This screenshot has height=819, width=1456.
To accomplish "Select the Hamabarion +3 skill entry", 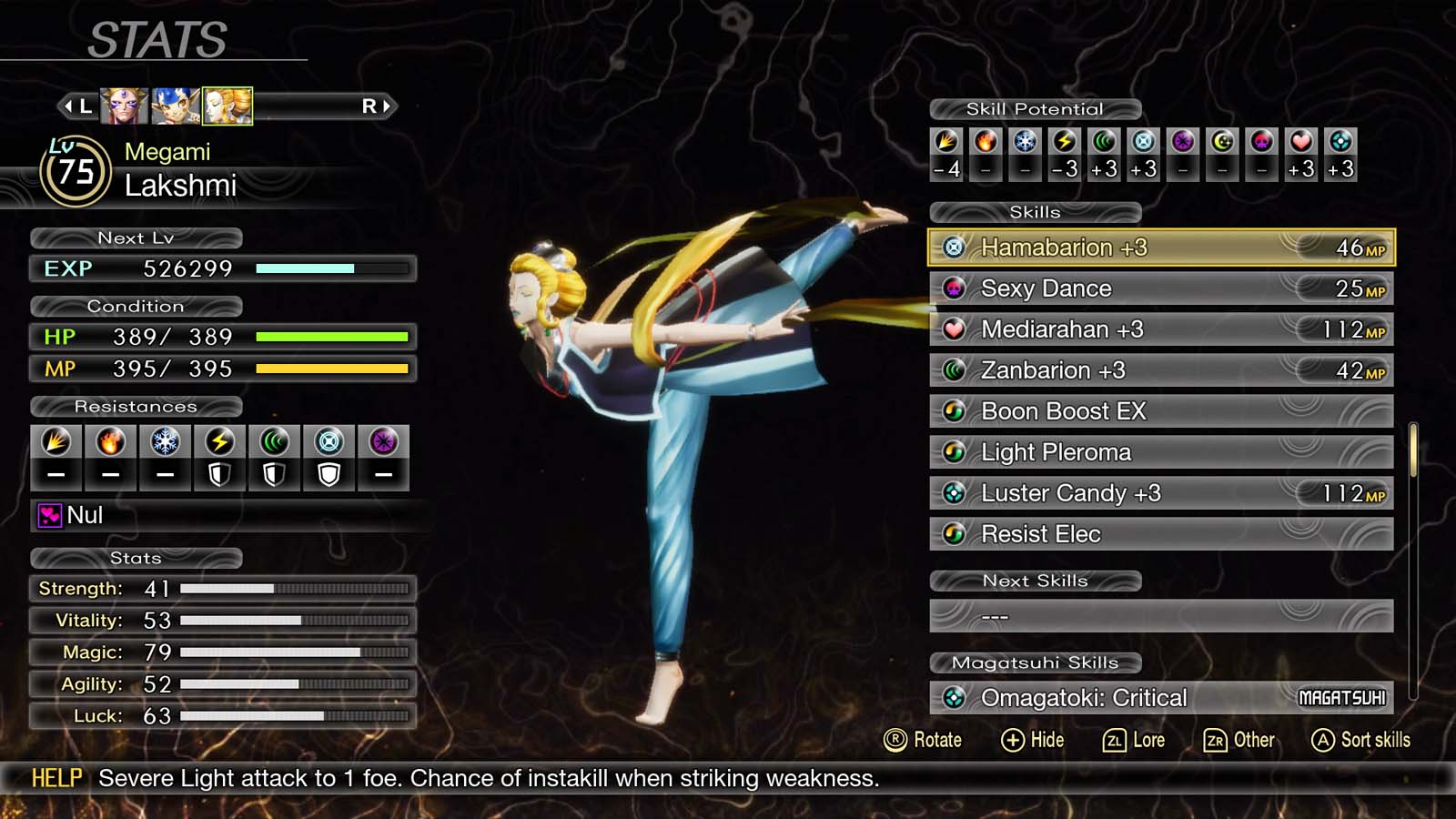I will tap(1156, 247).
